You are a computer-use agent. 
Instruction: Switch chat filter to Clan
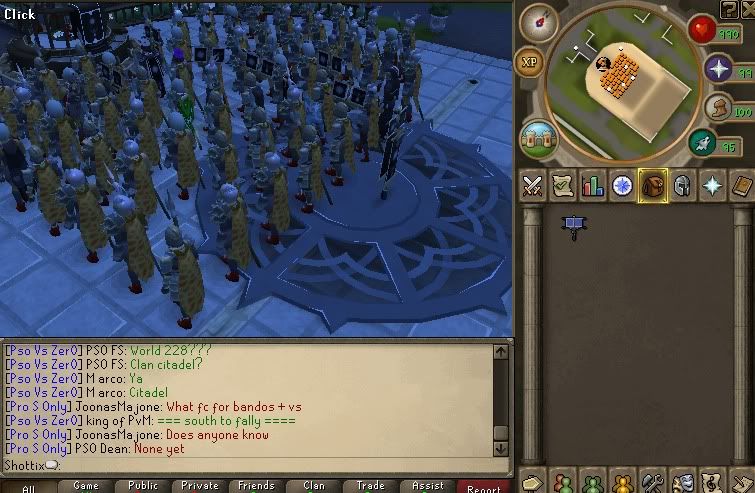tap(314, 486)
